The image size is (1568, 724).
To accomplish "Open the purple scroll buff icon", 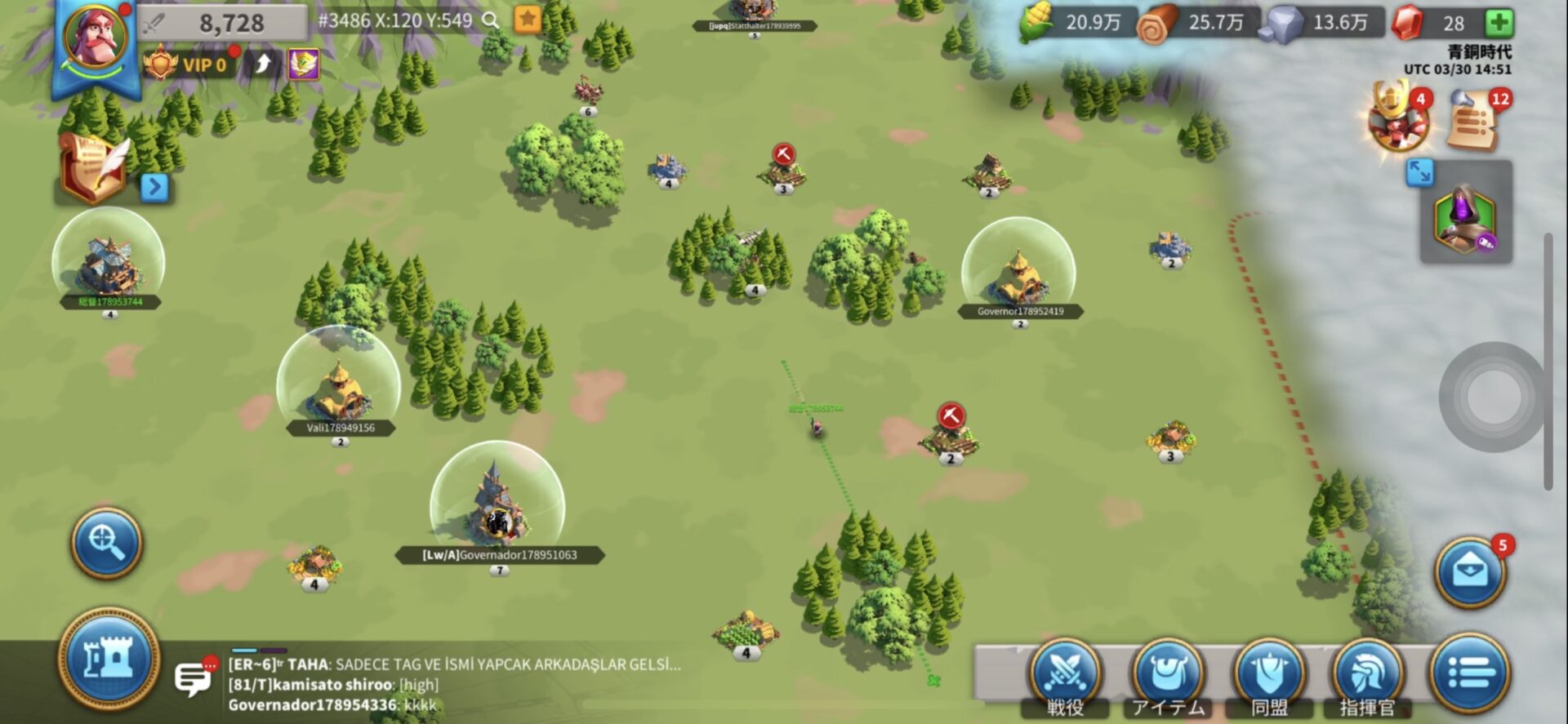I will pos(303,64).
